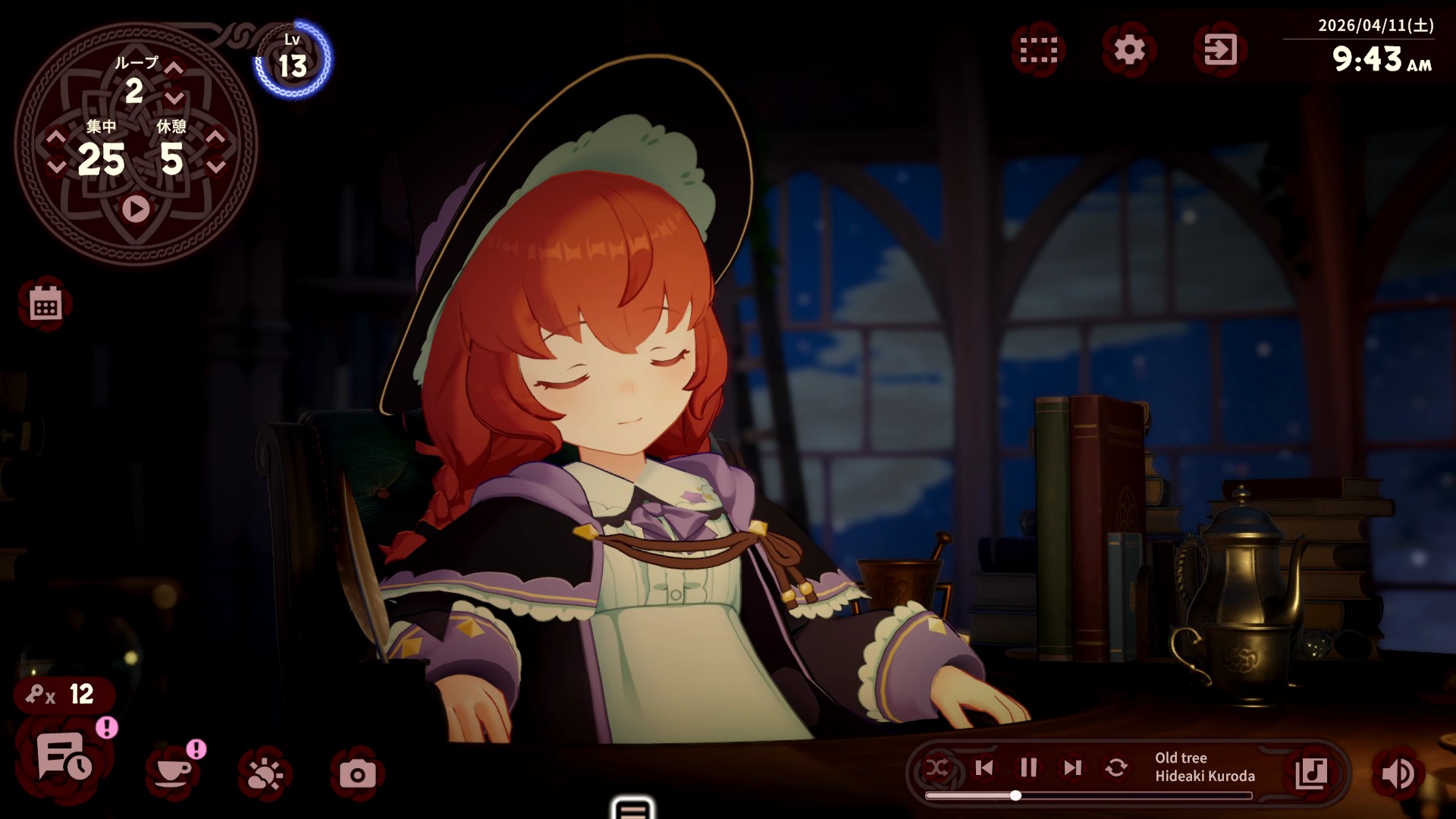Start the timer with the play button
1456x819 pixels.
135,209
